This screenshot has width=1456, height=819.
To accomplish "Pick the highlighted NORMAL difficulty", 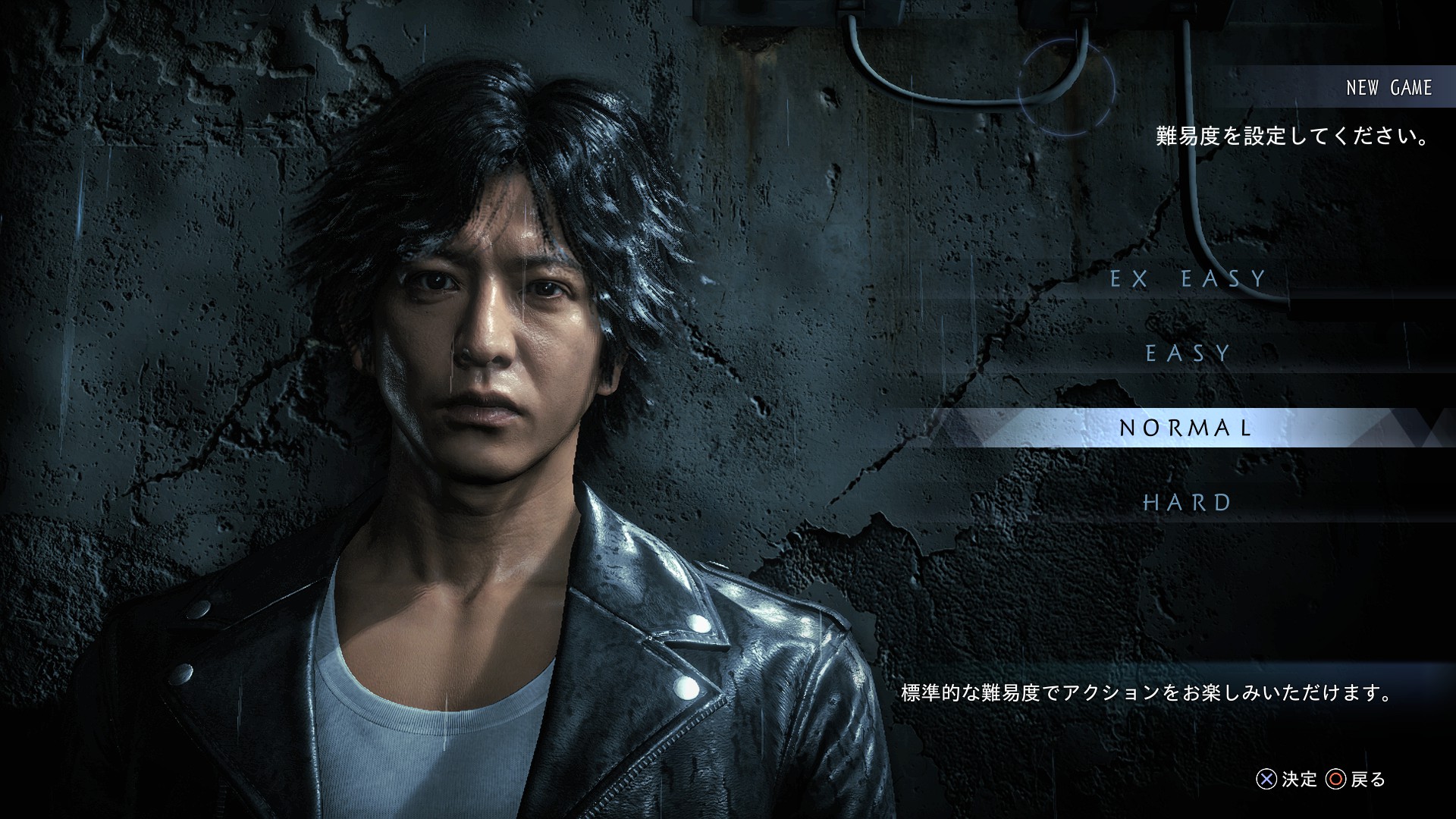I will tap(1186, 428).
